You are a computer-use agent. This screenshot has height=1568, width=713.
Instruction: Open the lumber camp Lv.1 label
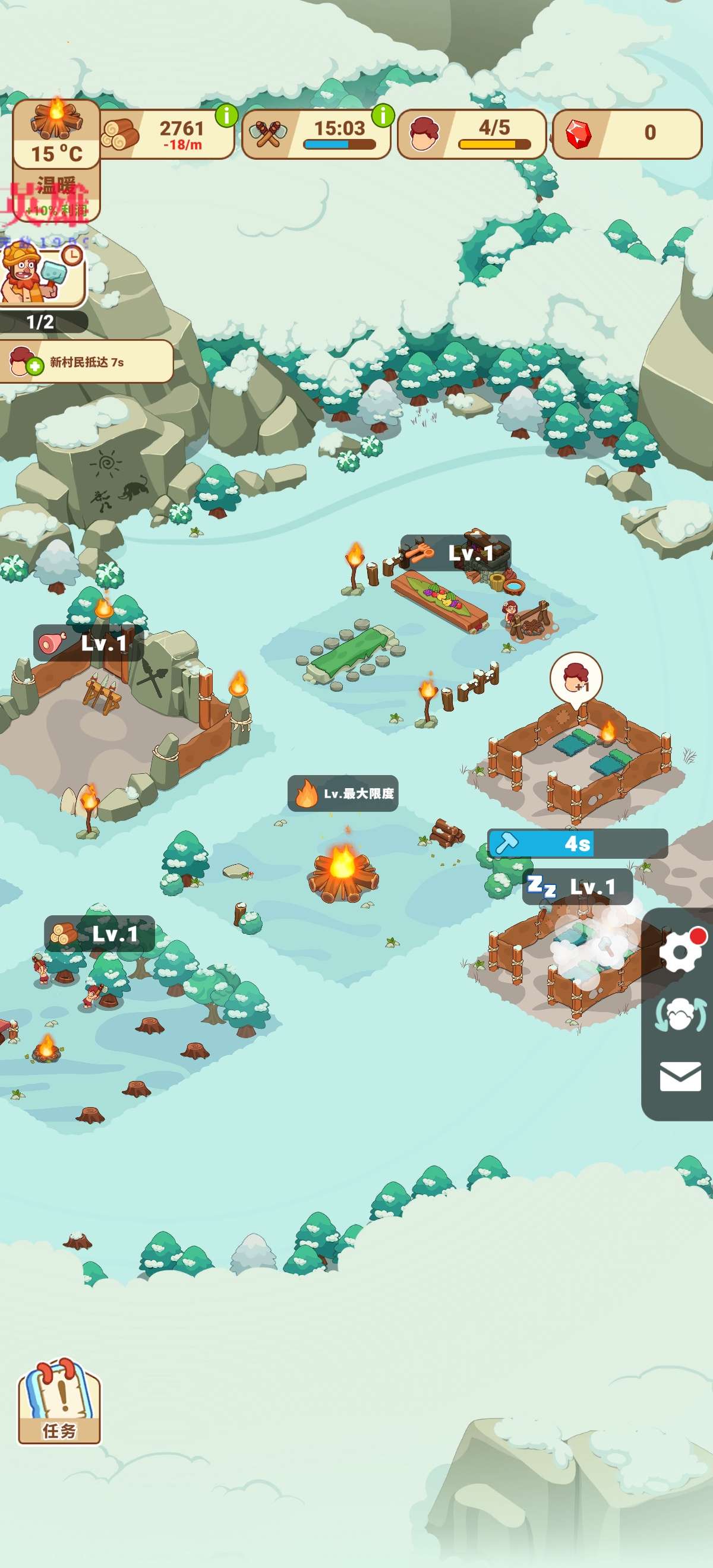(x=99, y=934)
